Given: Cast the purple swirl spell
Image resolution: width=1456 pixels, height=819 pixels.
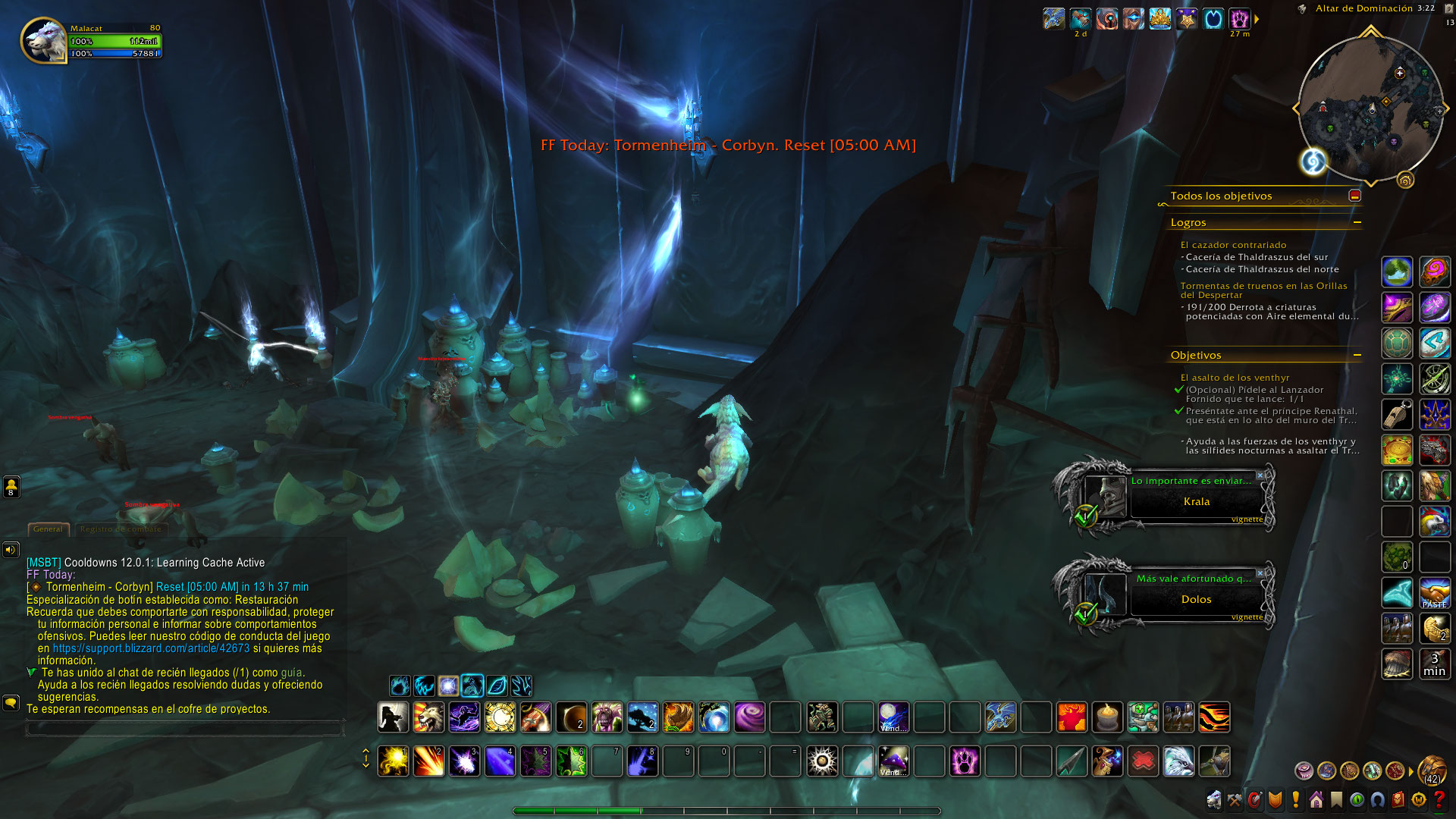Looking at the screenshot, I should [x=749, y=717].
